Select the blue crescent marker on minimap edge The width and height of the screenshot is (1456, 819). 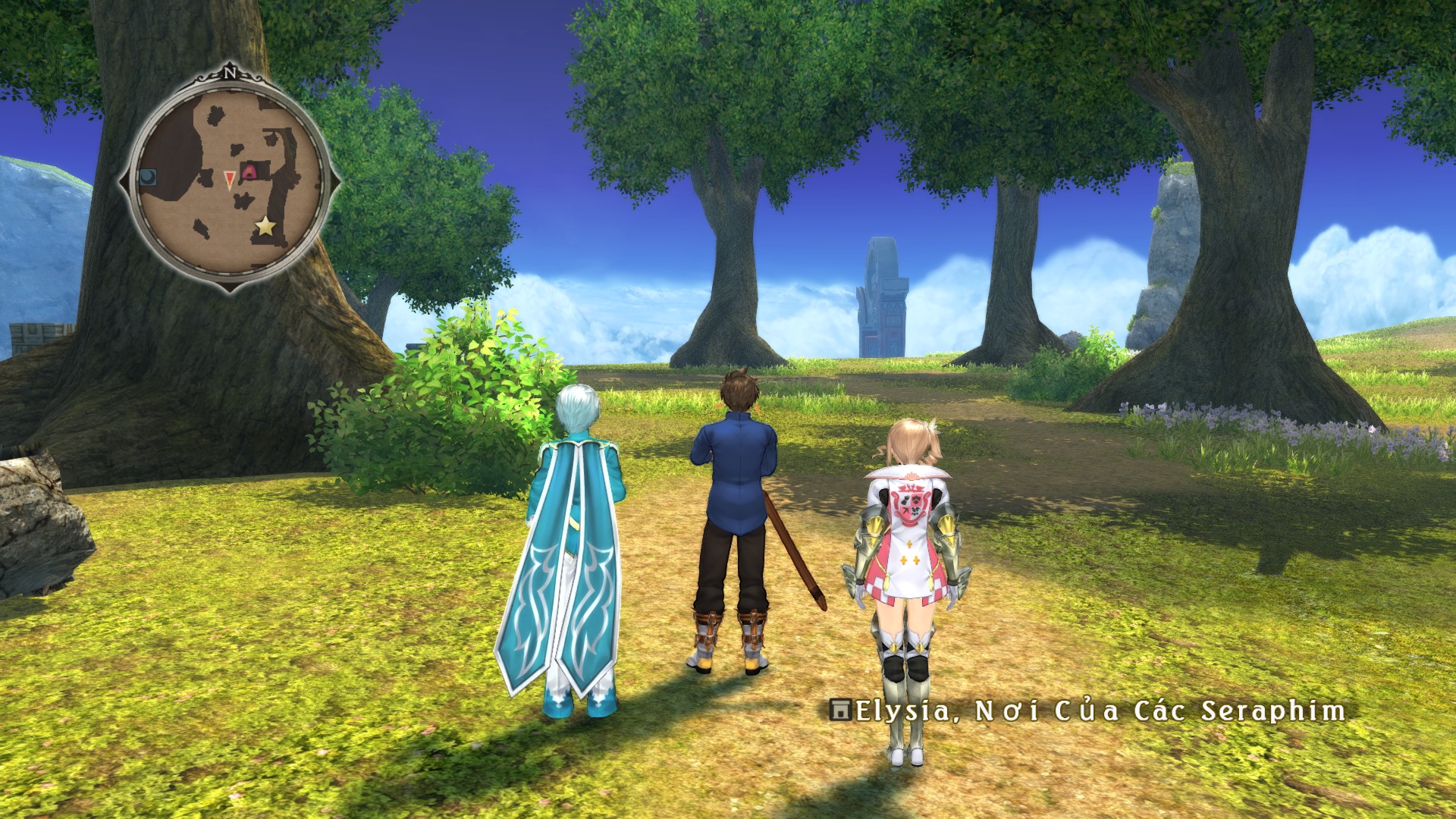coord(148,177)
